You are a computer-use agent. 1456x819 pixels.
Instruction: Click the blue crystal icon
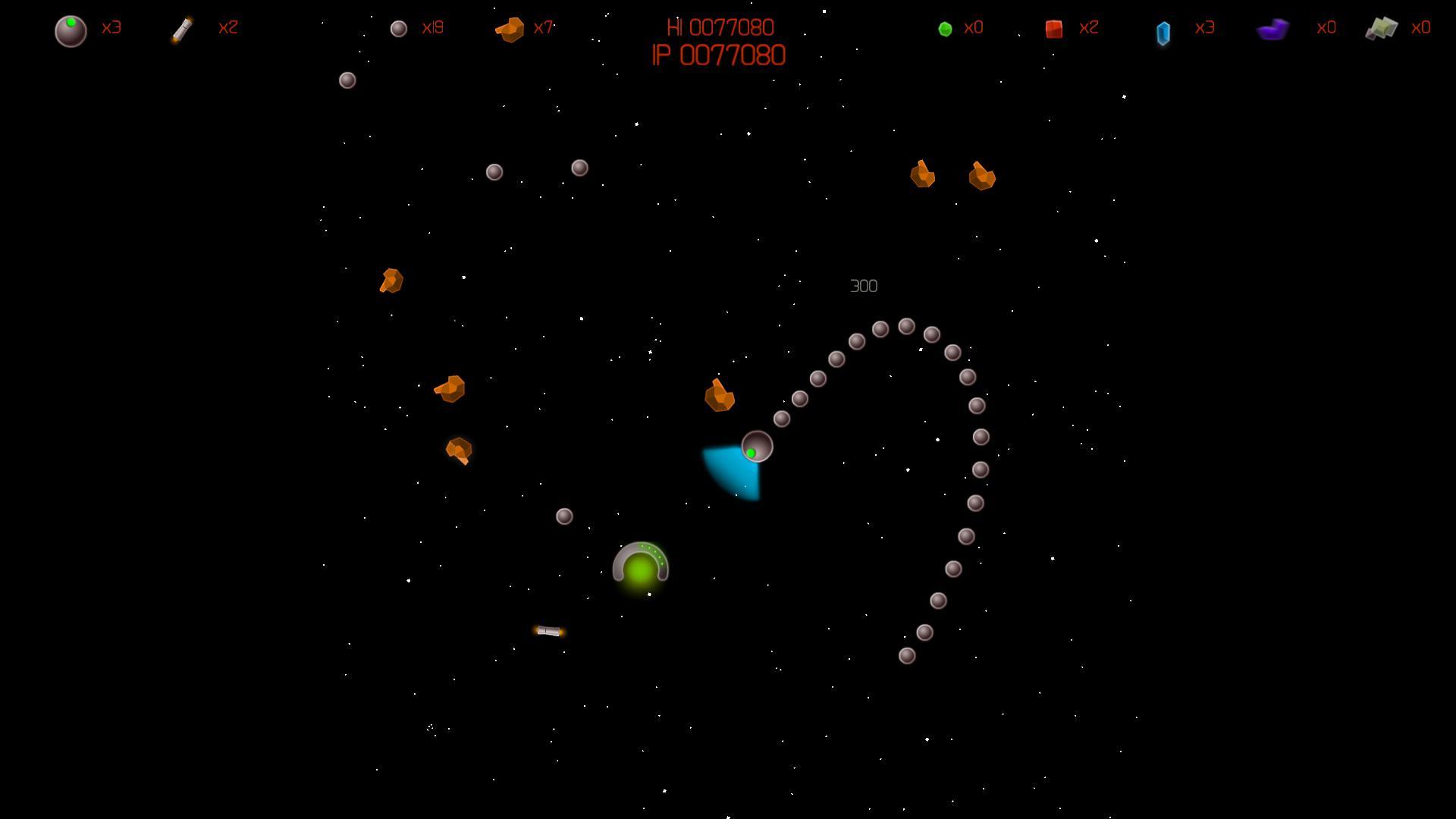pos(1163,33)
